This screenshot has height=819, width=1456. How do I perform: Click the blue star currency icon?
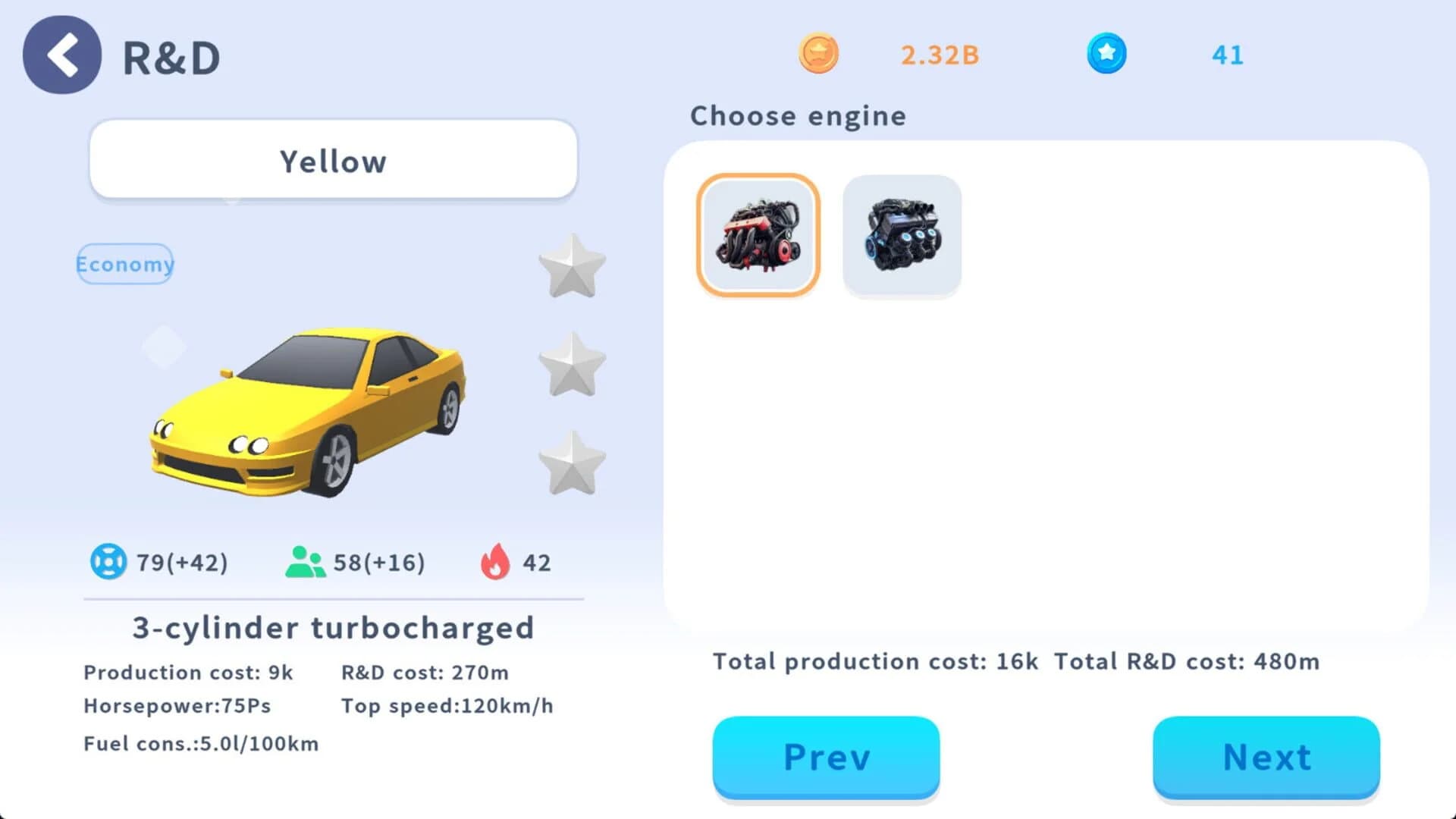1106,55
